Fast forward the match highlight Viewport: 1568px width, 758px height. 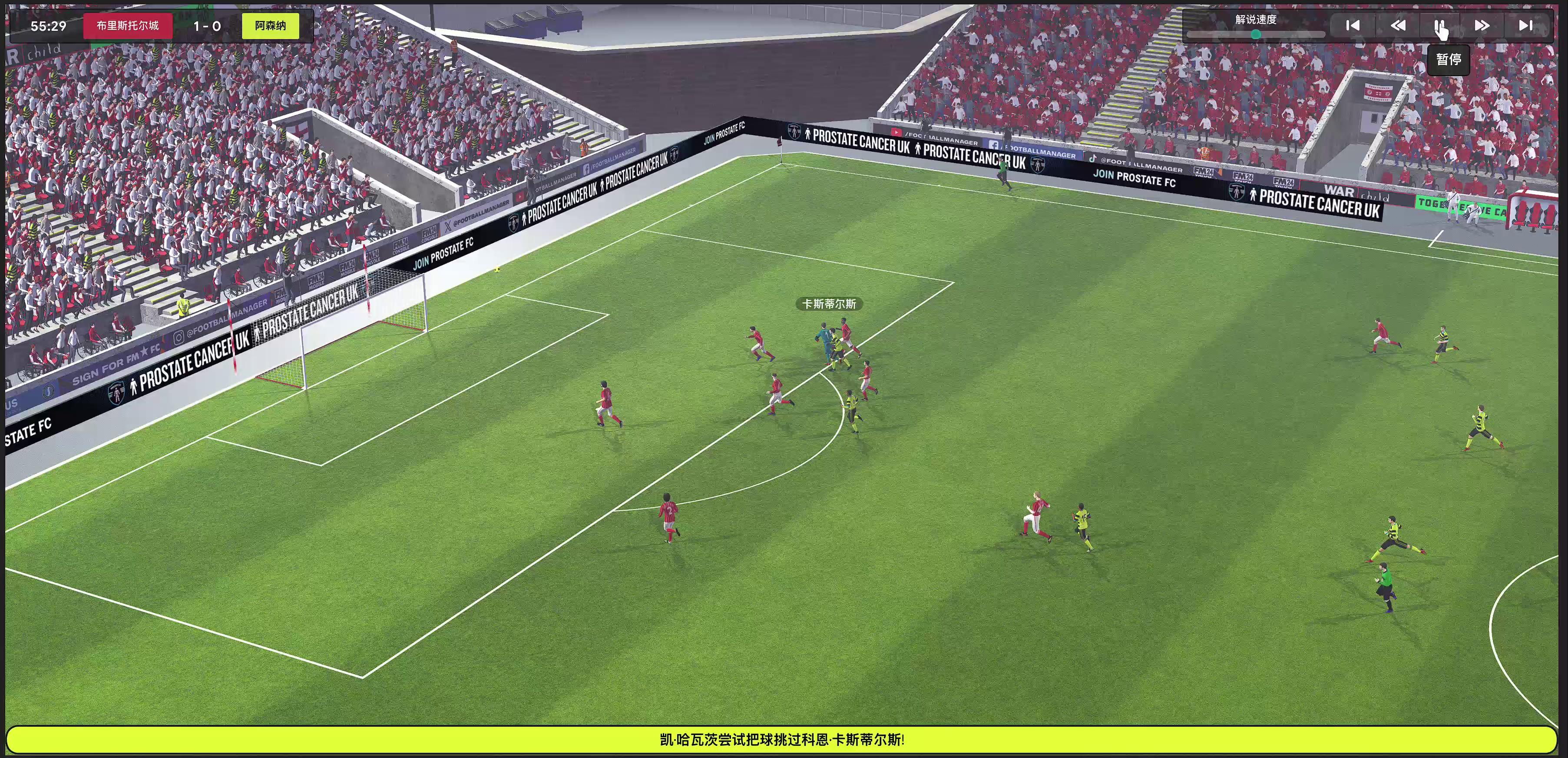pos(1482,26)
